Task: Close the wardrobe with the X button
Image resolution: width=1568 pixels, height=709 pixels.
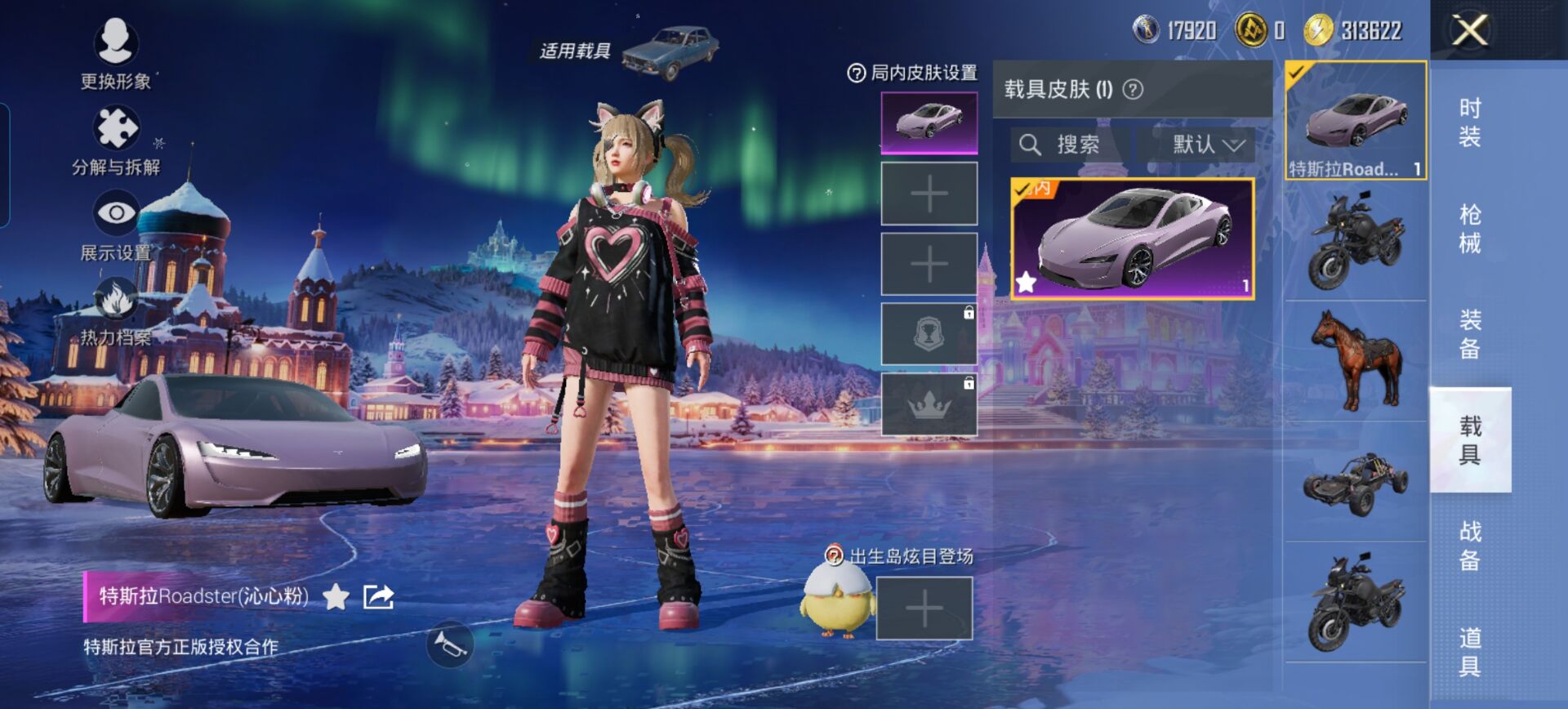Action: coord(1469,31)
